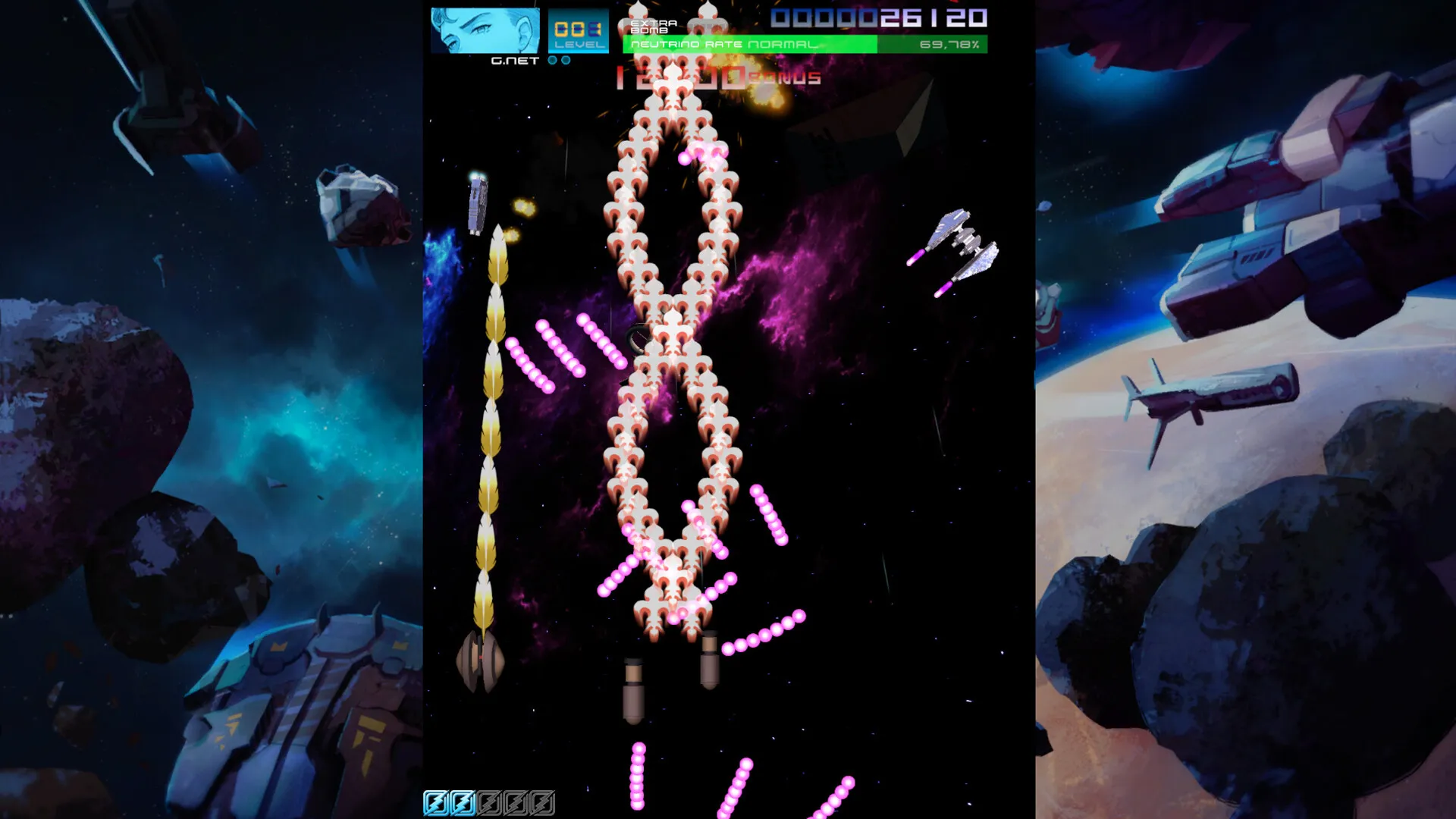Select the first blue lightning bomb icon
The width and height of the screenshot is (1456, 819).
pyautogui.click(x=436, y=802)
